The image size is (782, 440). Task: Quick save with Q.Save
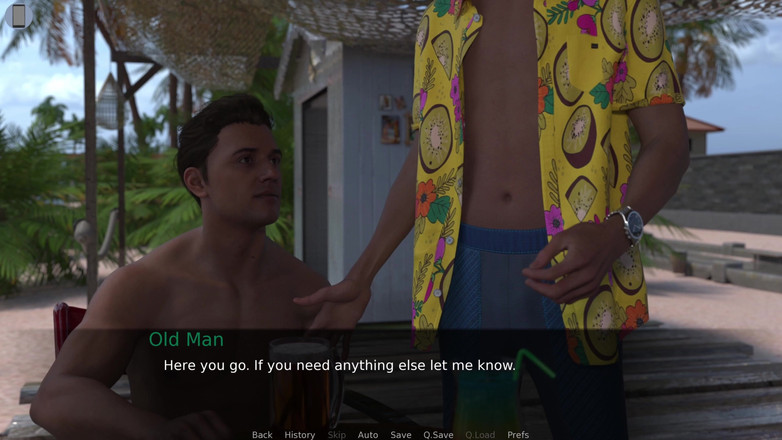pyautogui.click(x=438, y=435)
